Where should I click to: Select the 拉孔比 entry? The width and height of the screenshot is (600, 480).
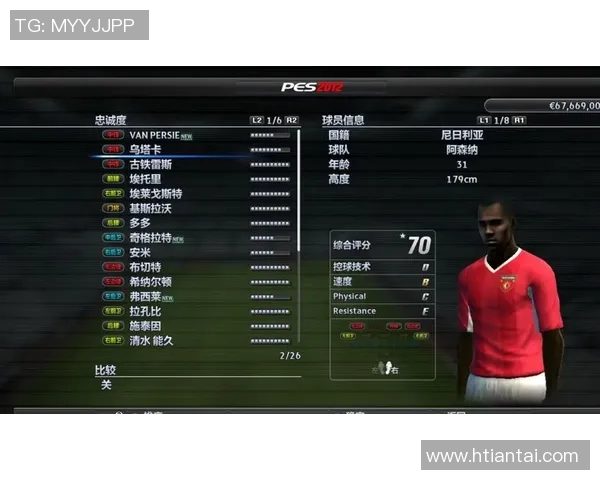pos(146,311)
